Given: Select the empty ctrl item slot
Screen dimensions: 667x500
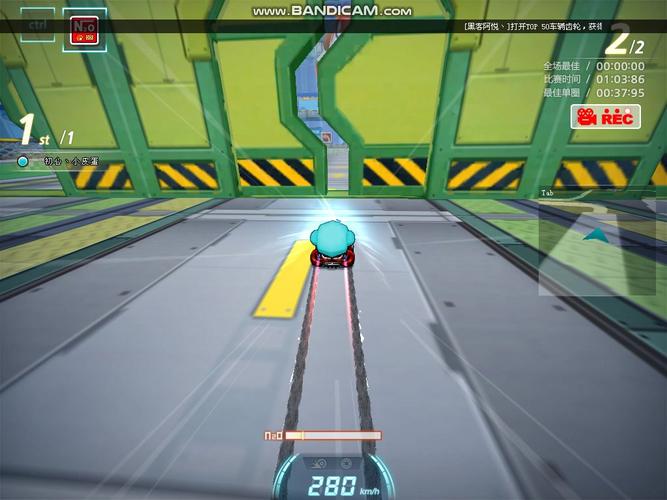Looking at the screenshot, I should [x=36, y=24].
